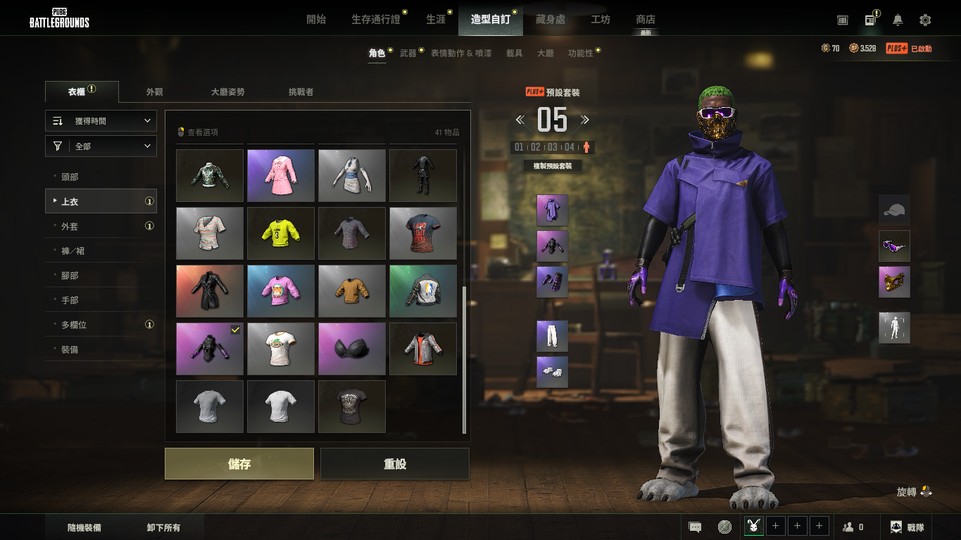
Task: Select the orange sweater item
Action: click(x=352, y=290)
